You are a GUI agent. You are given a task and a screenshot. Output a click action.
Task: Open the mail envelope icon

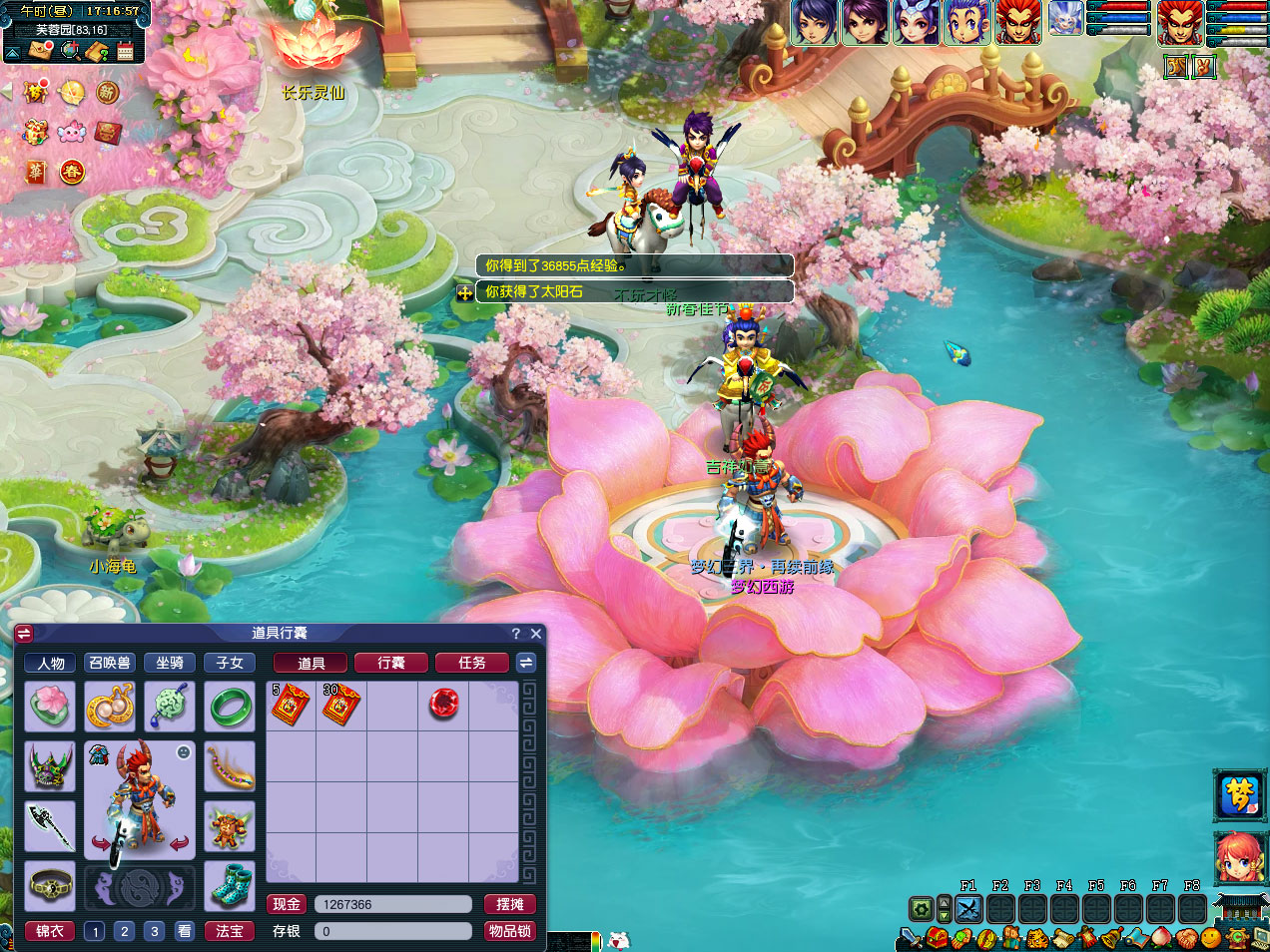[41, 51]
